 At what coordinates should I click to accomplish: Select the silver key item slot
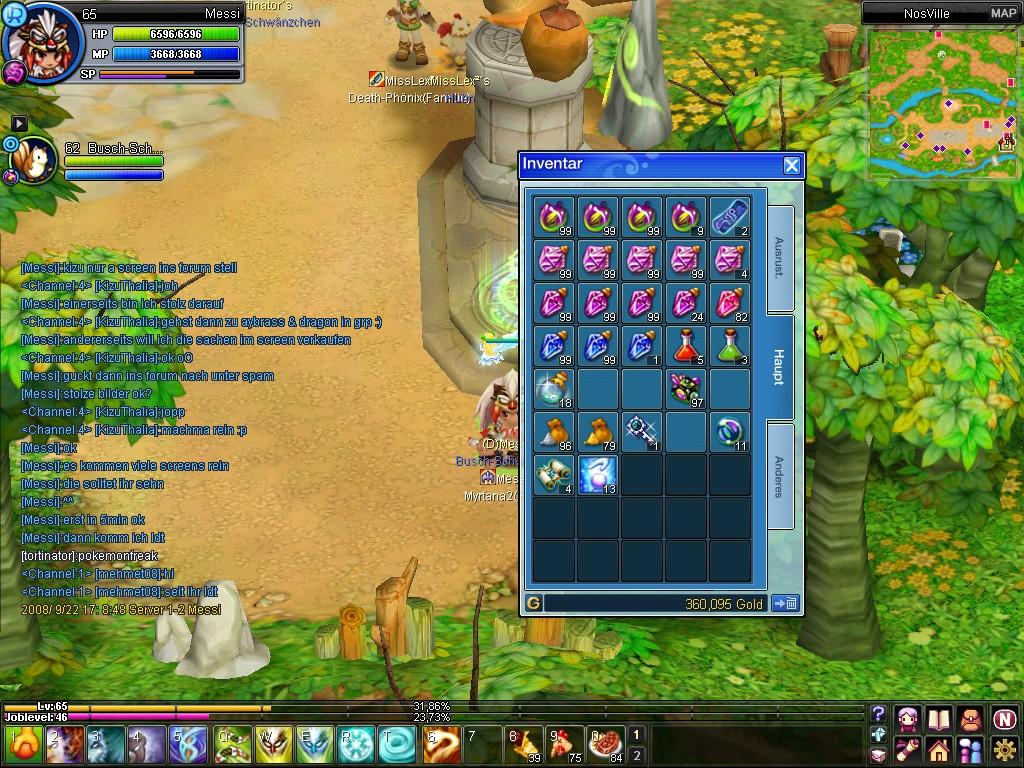click(x=642, y=432)
